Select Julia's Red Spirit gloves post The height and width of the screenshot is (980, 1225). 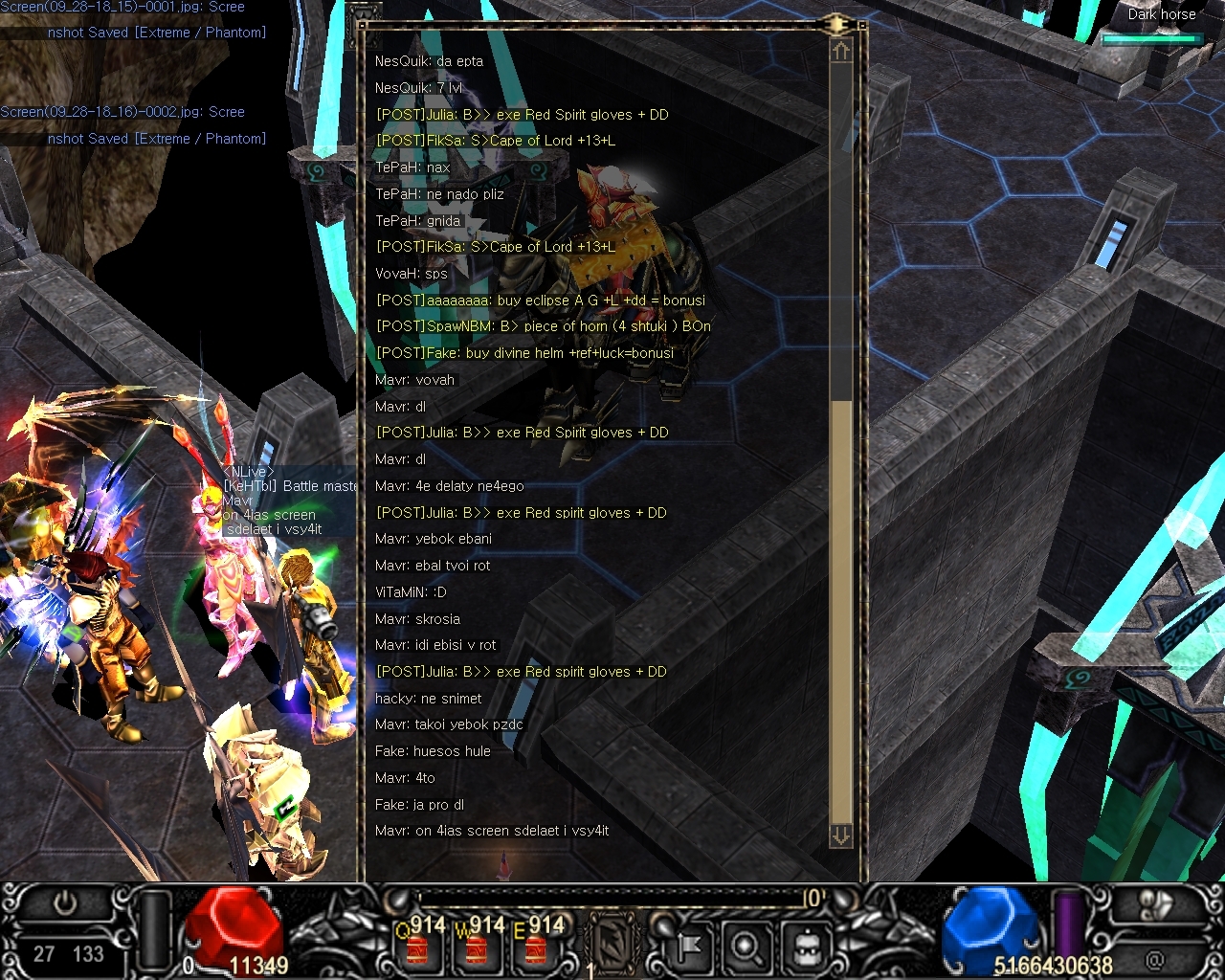click(523, 115)
